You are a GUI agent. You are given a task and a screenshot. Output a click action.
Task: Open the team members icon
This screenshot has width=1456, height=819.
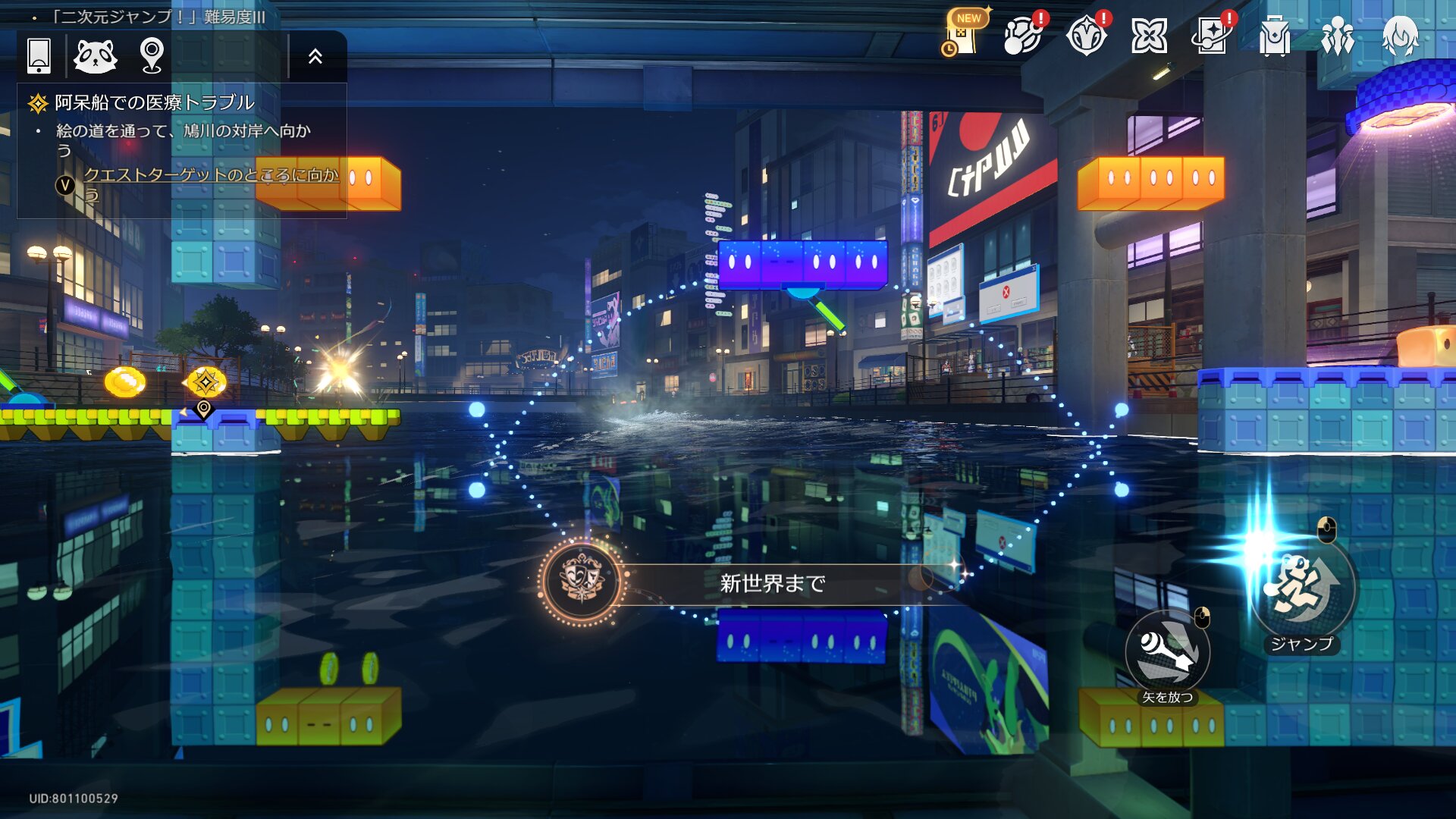point(1337,36)
